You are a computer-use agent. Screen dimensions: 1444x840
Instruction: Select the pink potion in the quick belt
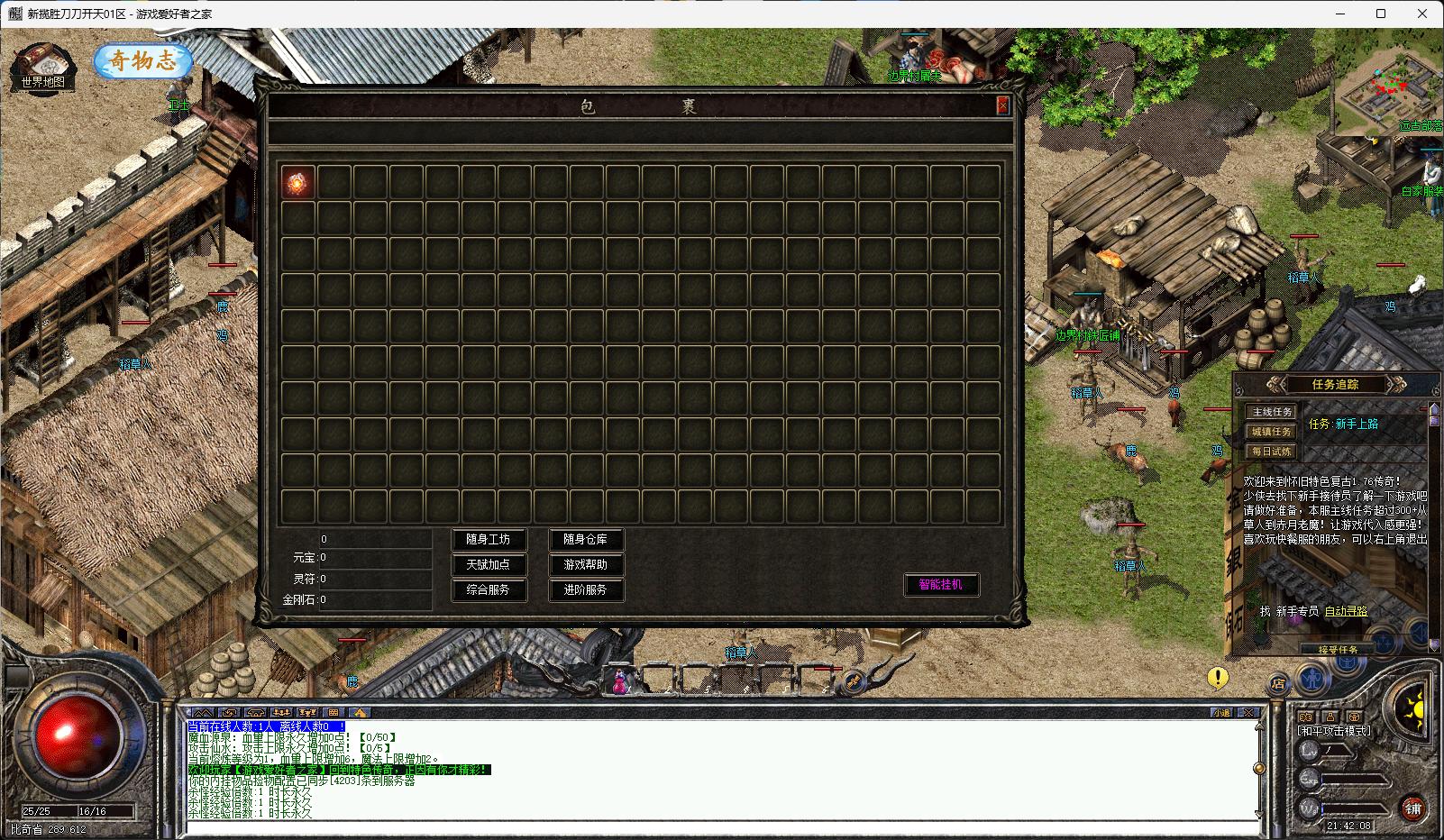point(620,681)
